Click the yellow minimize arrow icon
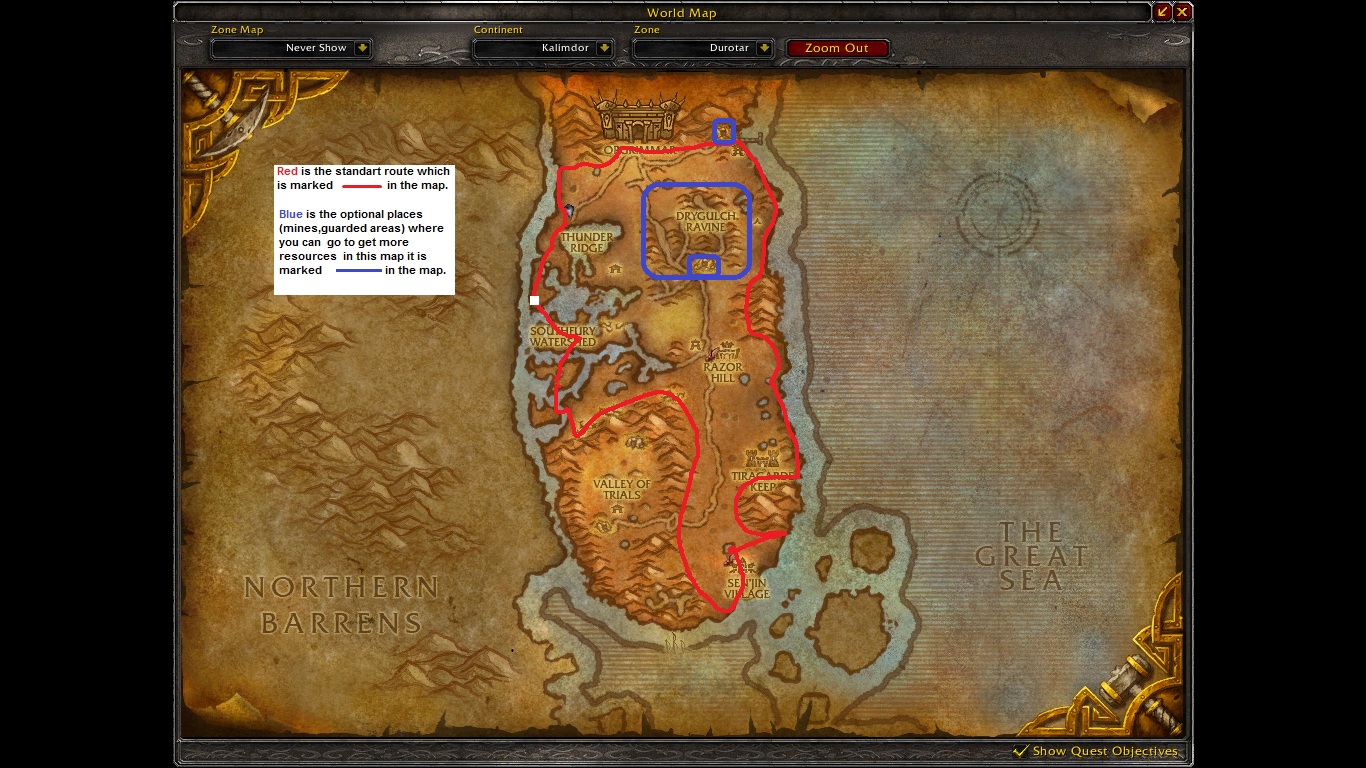Viewport: 1366px width, 768px height. click(x=1164, y=11)
